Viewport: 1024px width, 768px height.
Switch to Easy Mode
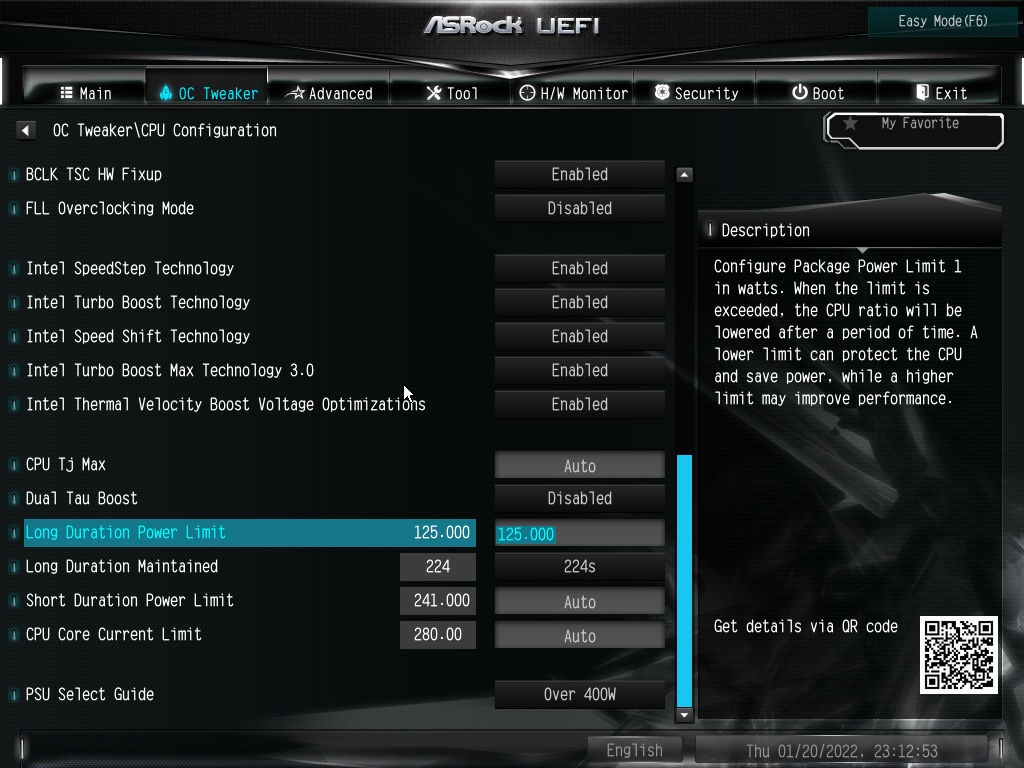943,21
